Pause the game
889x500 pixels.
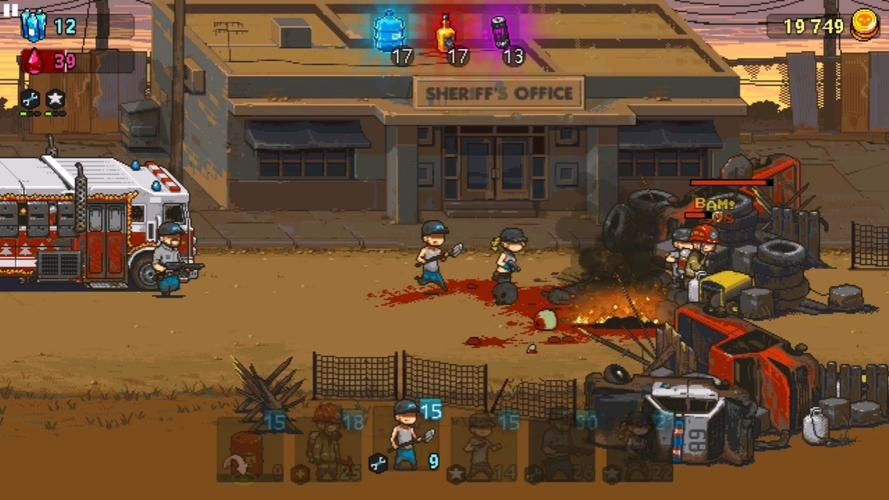pos(12,8)
